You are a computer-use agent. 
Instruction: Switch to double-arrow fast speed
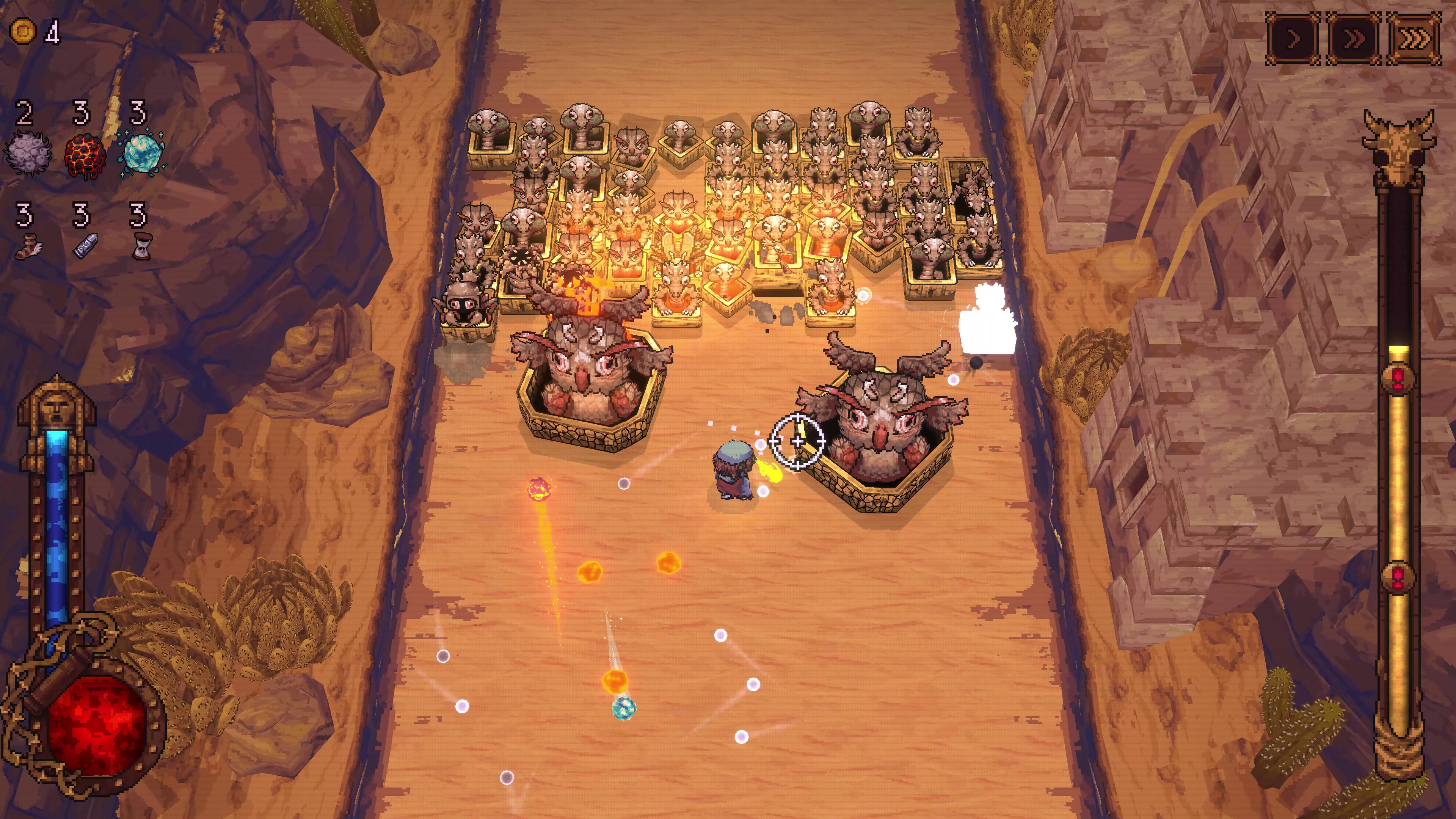(1353, 38)
